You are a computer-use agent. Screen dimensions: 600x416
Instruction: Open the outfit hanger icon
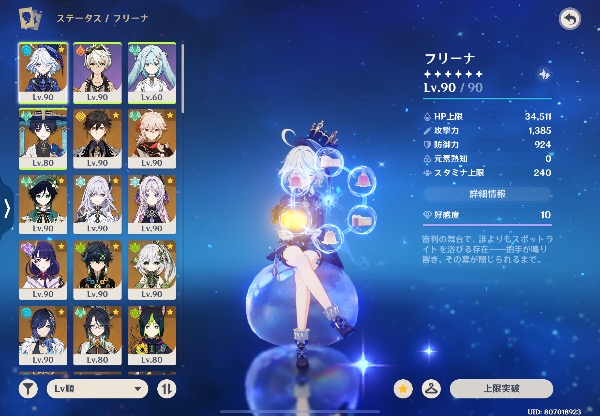pos(432,388)
